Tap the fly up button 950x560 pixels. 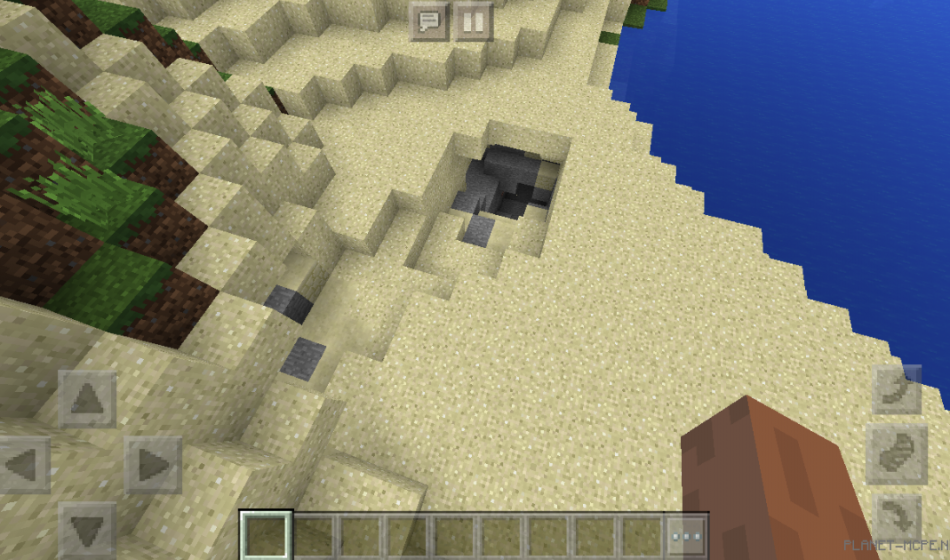897,389
